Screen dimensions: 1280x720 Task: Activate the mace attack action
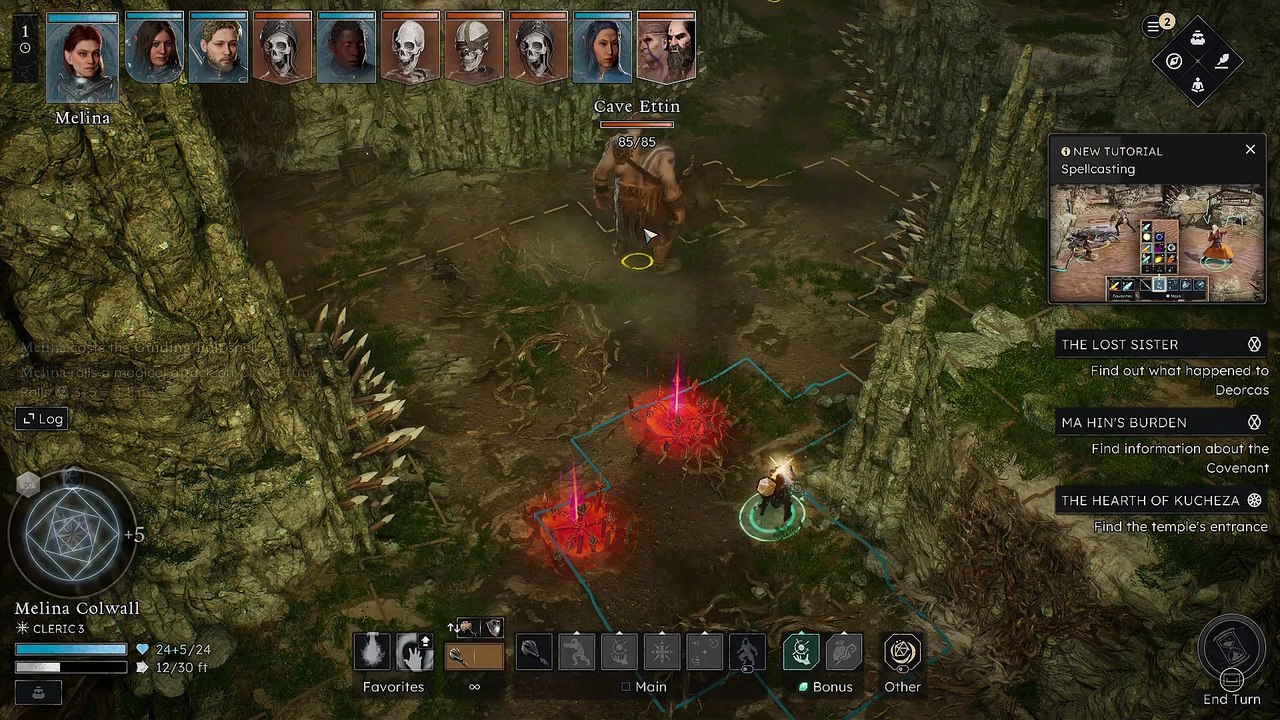click(x=534, y=653)
